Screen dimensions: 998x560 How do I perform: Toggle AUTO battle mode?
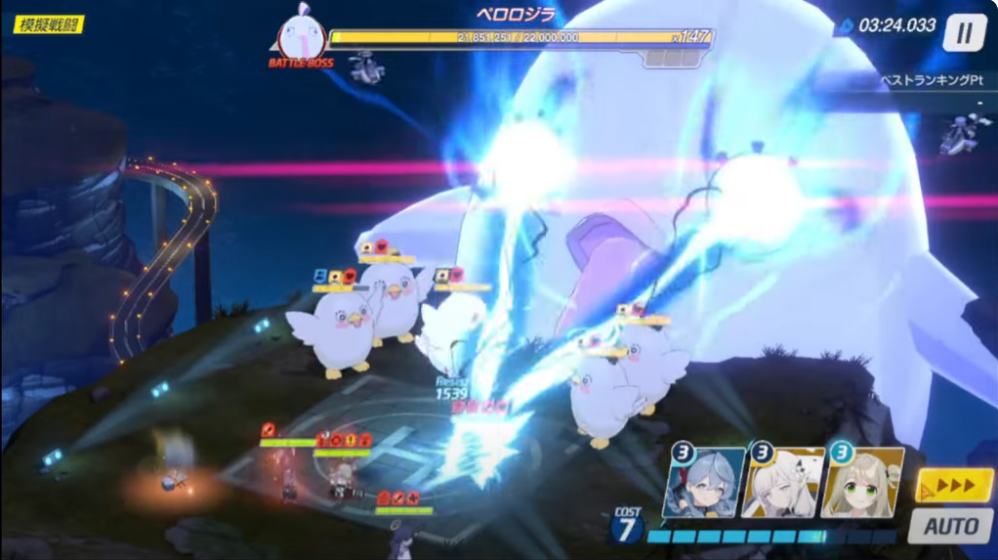click(x=950, y=526)
